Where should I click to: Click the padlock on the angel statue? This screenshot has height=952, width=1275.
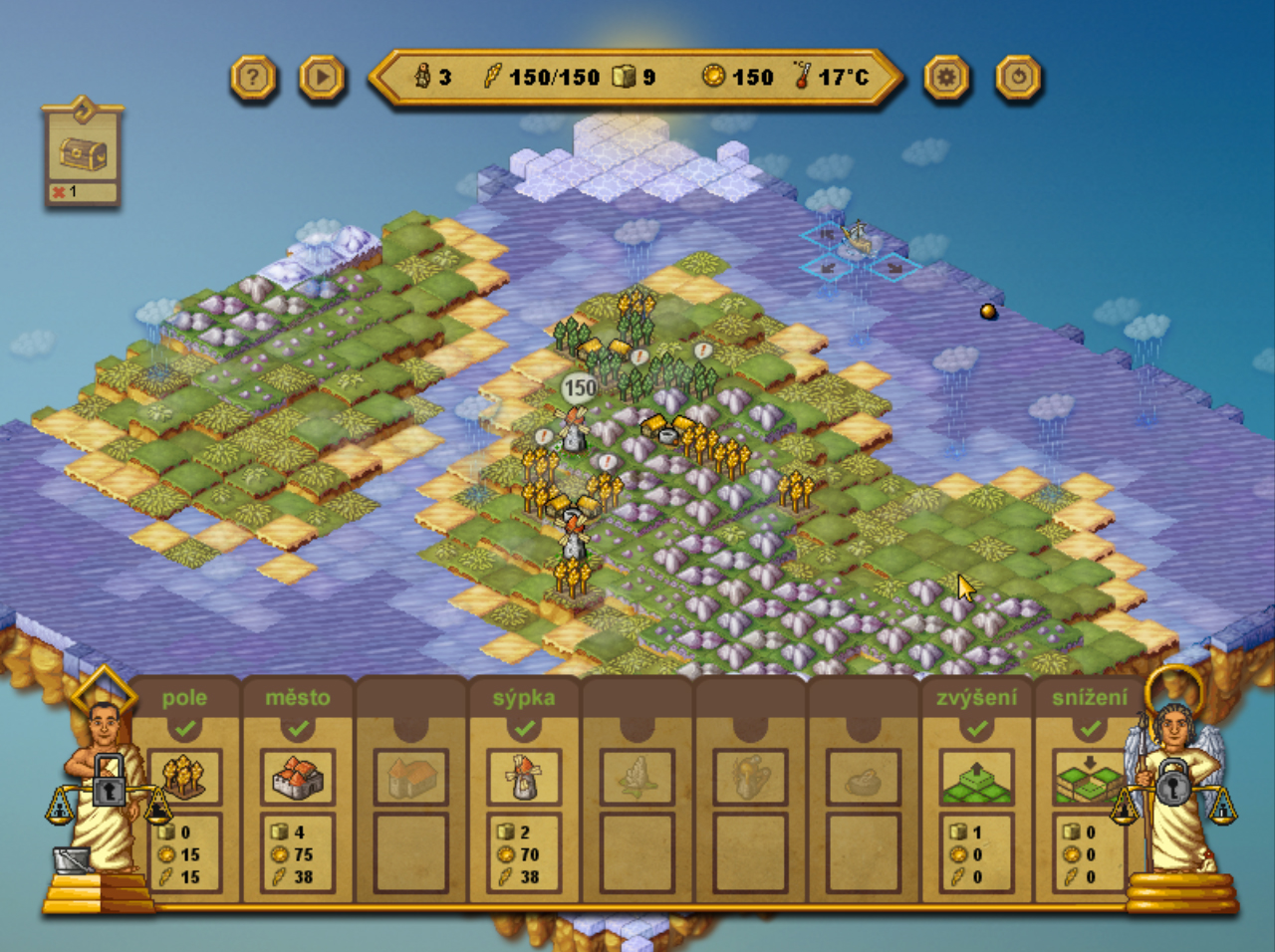click(x=1172, y=783)
